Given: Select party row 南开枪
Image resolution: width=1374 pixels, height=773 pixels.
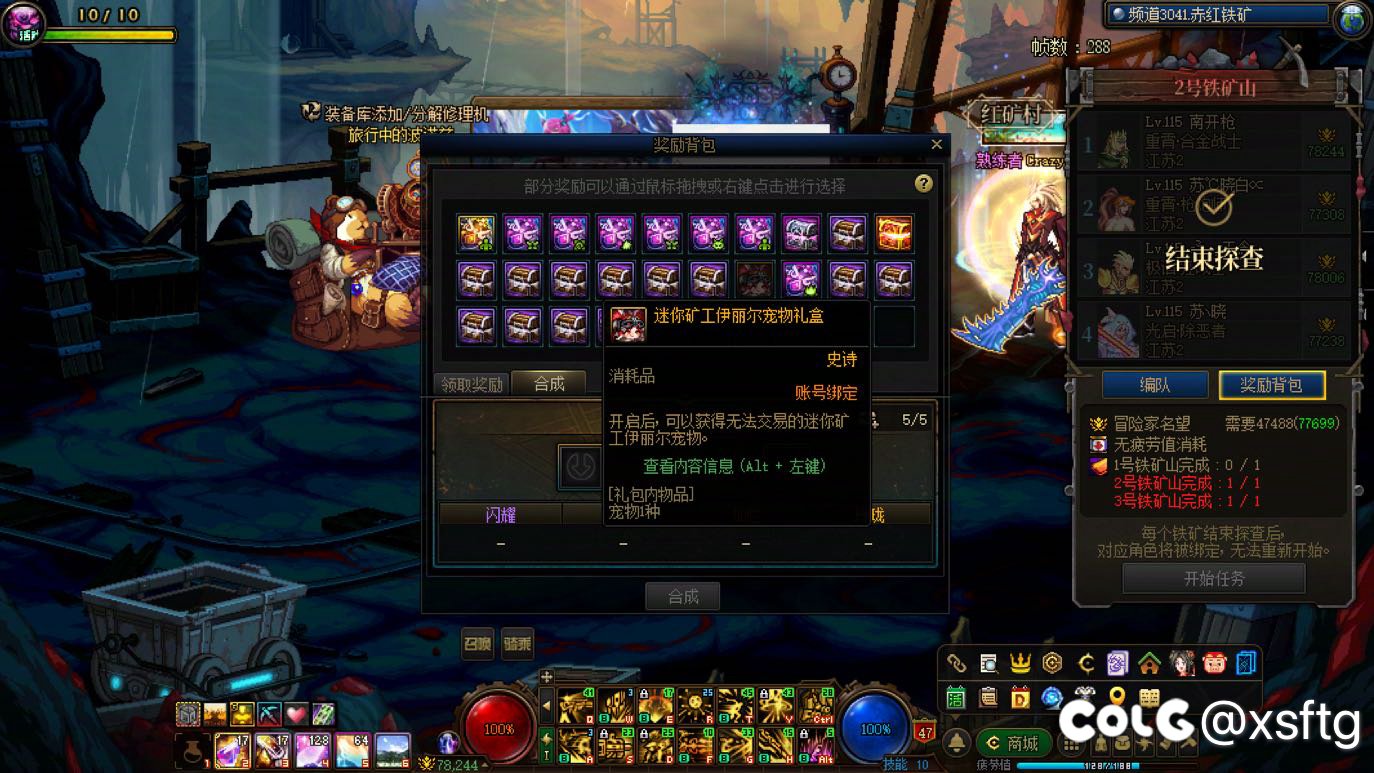Looking at the screenshot, I should (1213, 142).
